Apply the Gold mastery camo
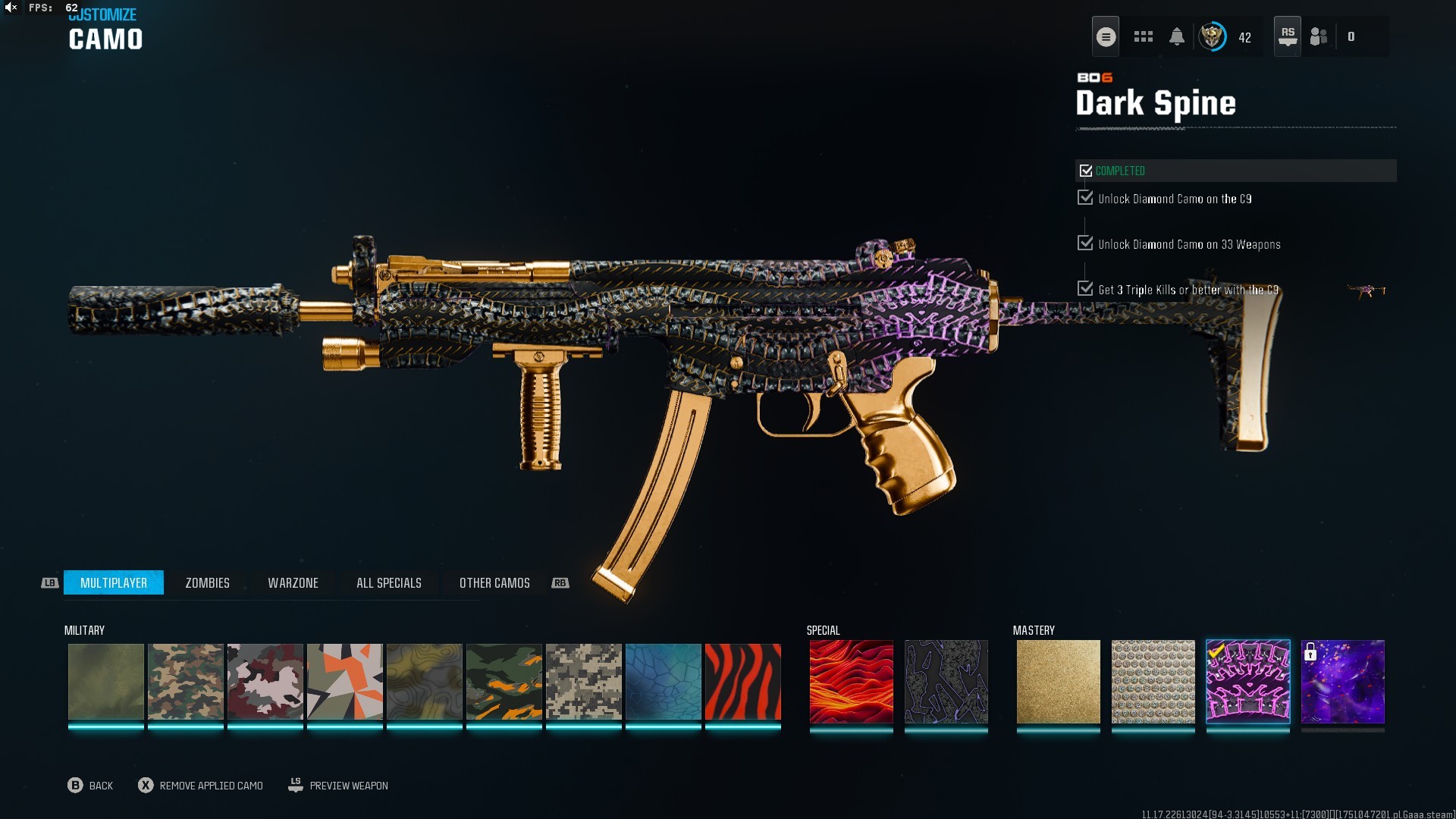 click(1058, 681)
